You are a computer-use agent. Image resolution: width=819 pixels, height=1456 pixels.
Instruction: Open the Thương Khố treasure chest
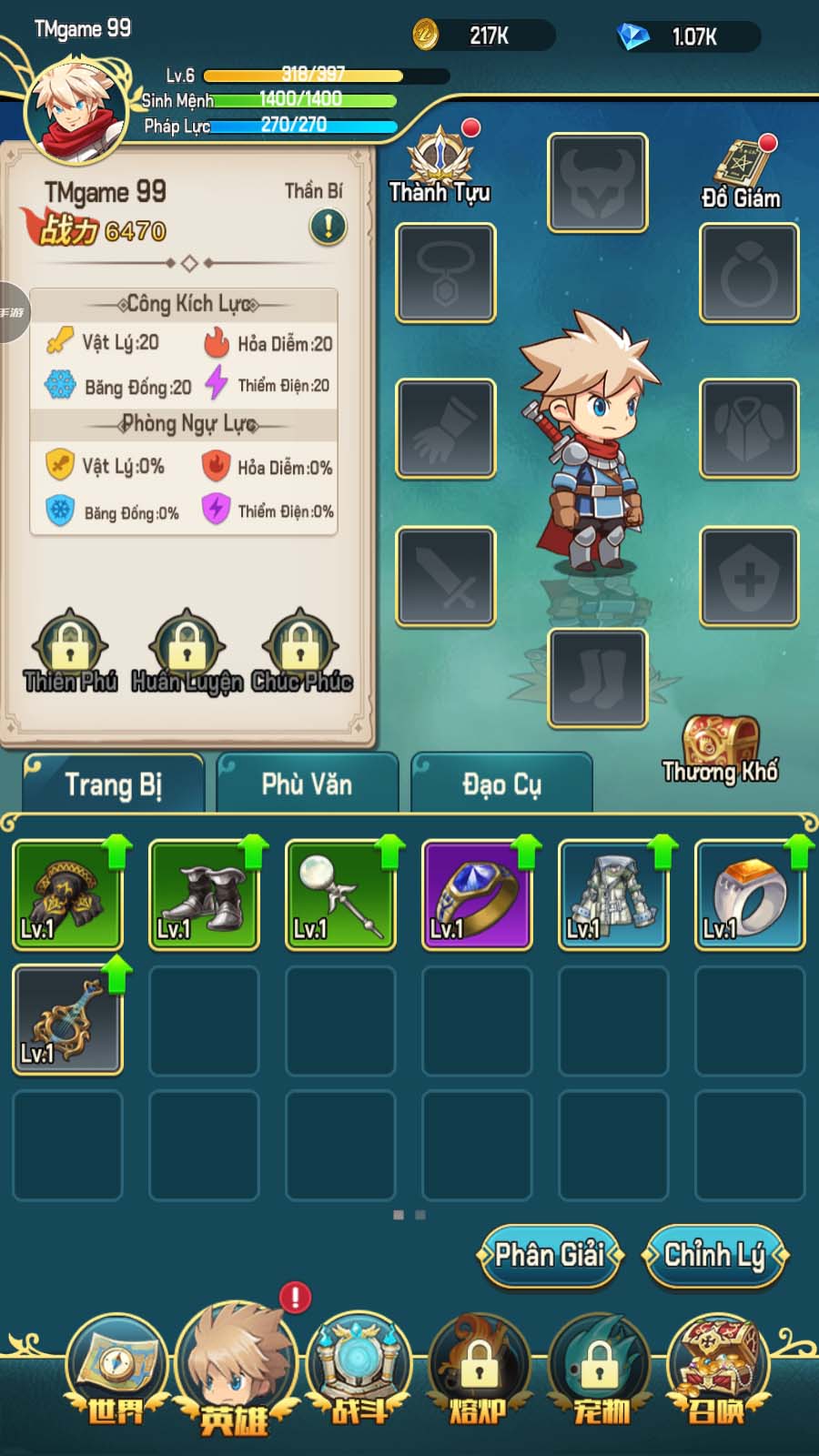click(x=721, y=748)
